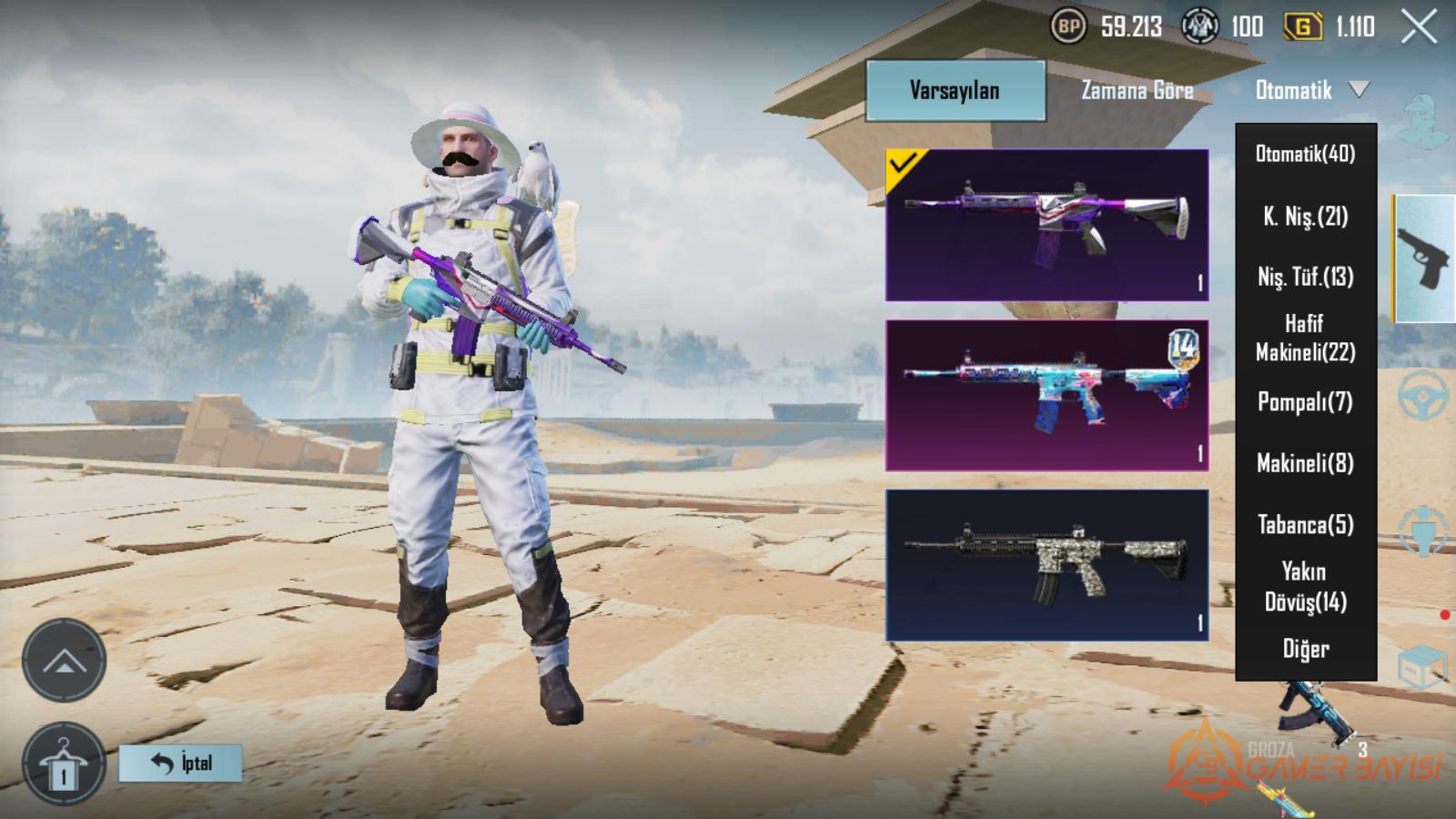Close the inventory screen

pos(1419,27)
